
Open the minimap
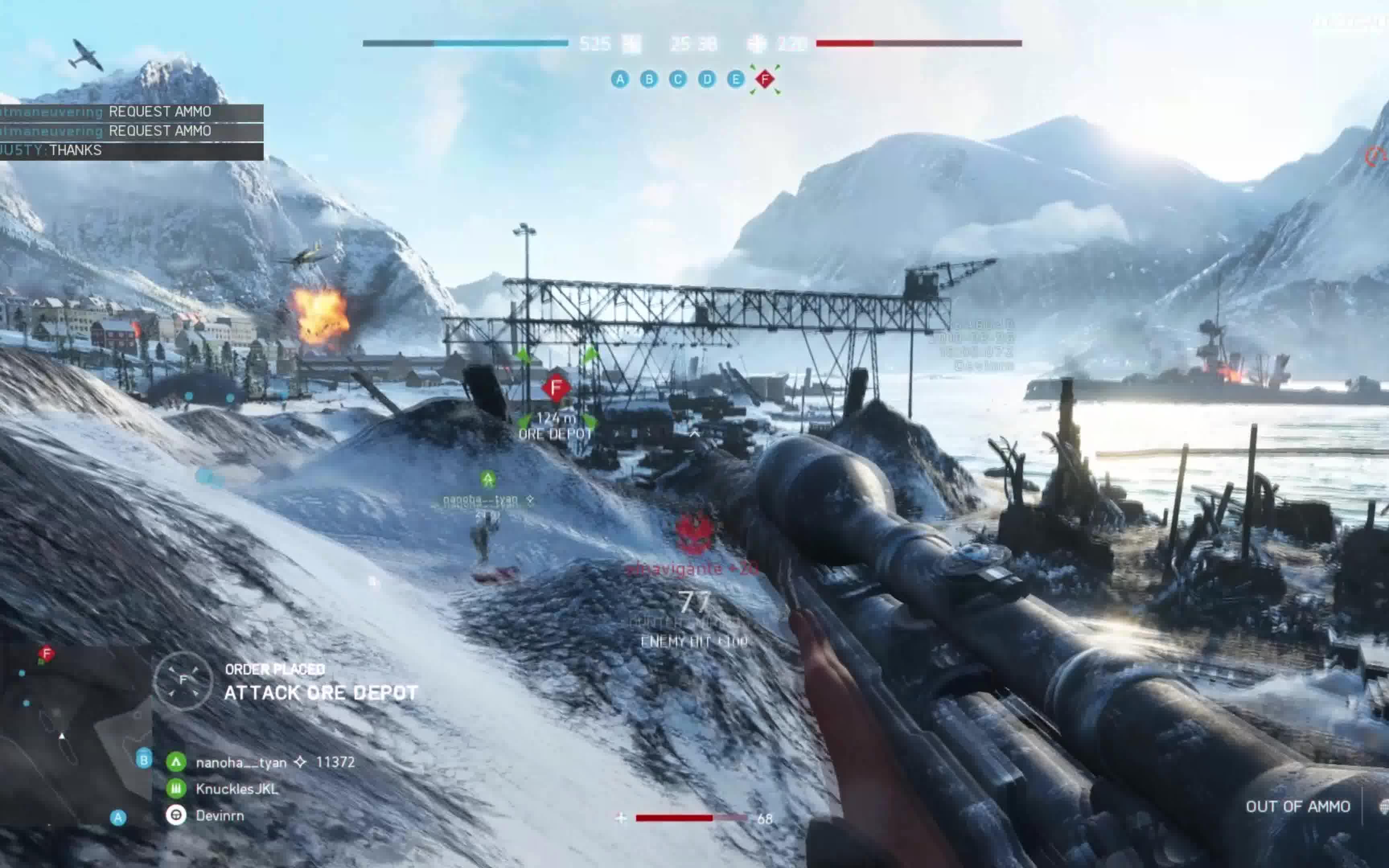click(x=75, y=735)
